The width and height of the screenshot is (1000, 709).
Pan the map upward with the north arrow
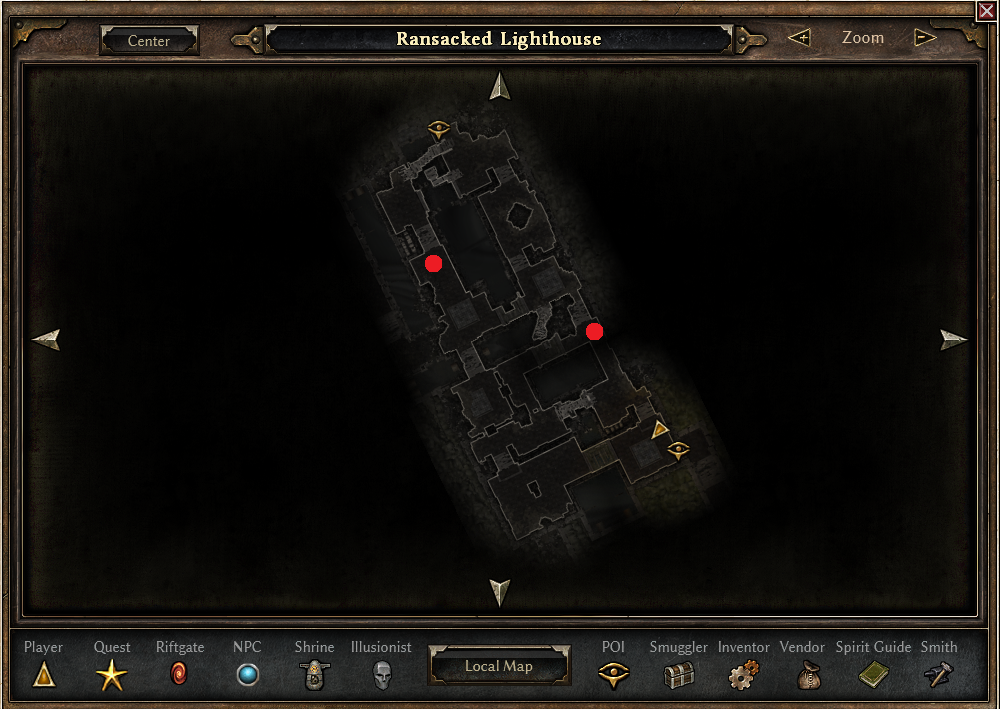[500, 87]
